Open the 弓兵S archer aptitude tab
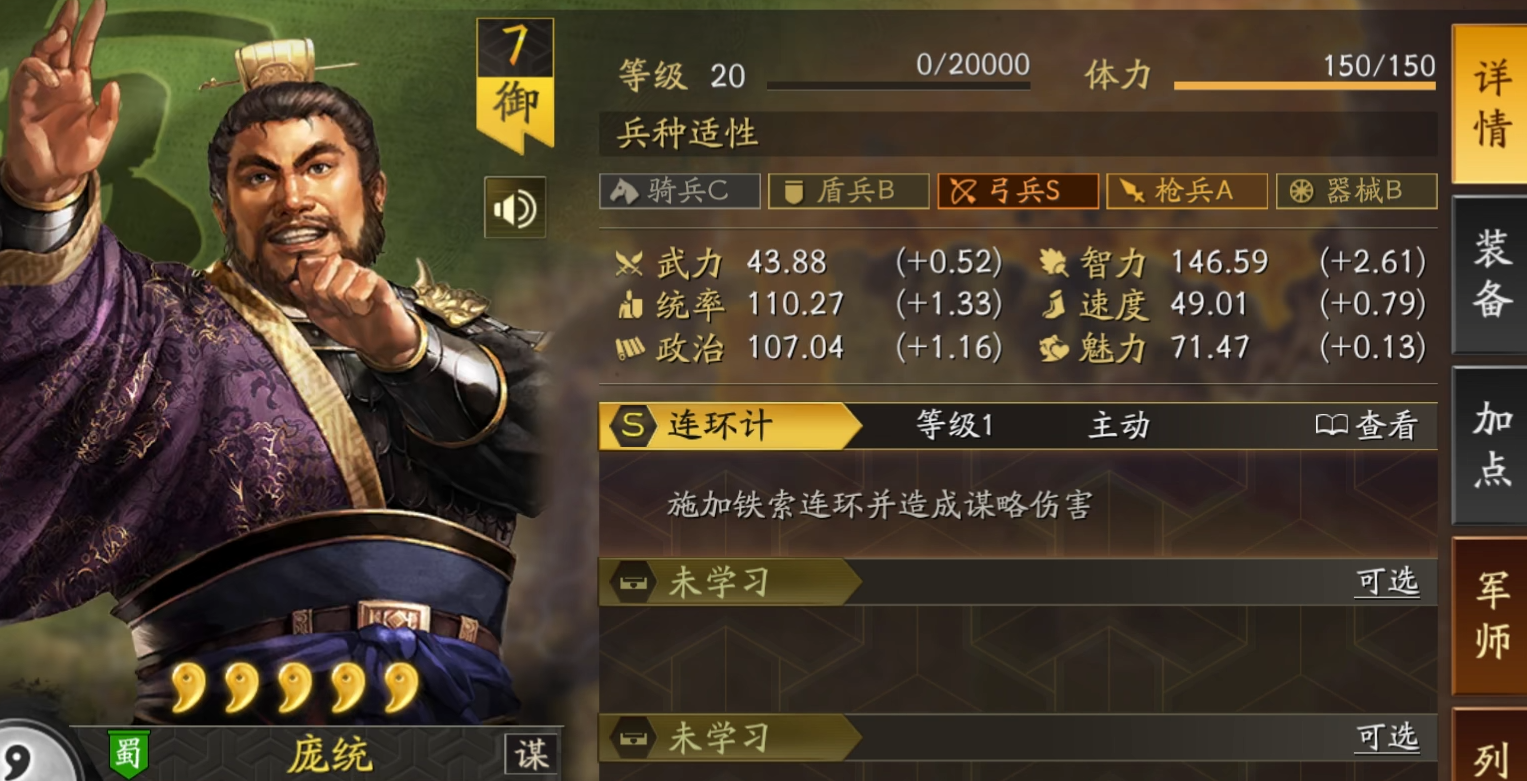 1017,190
